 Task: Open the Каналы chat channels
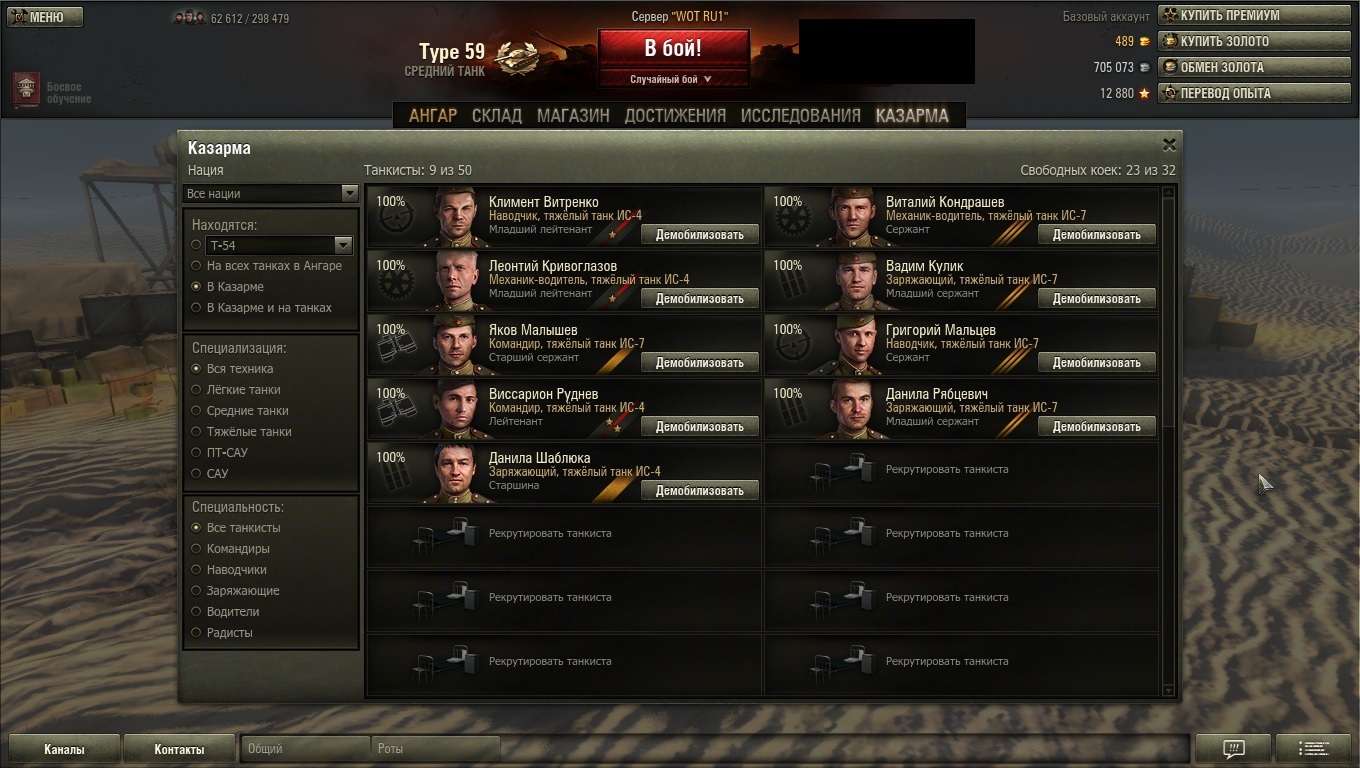click(x=64, y=749)
